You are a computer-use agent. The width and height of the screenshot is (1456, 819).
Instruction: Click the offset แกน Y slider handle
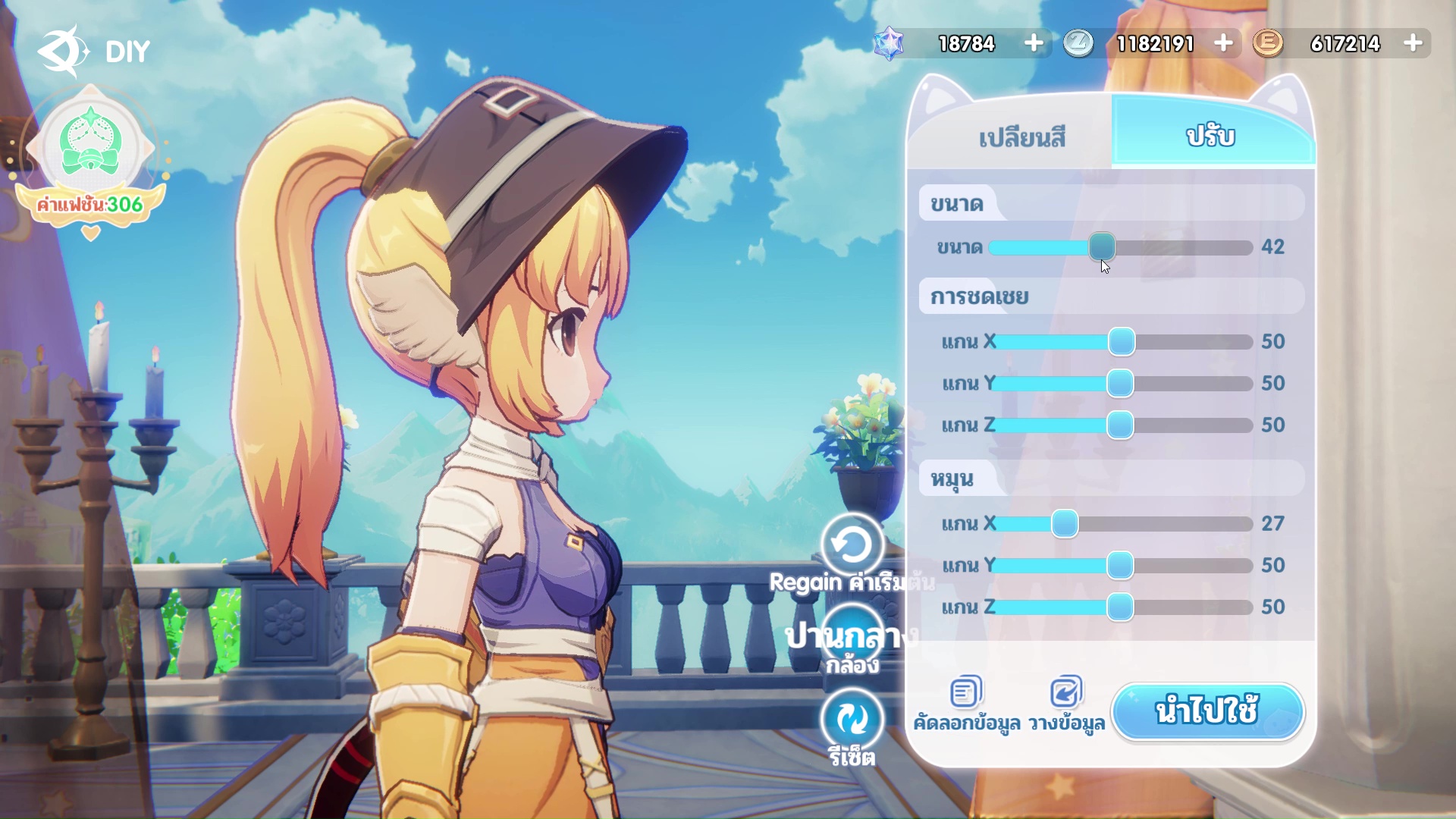[1120, 383]
